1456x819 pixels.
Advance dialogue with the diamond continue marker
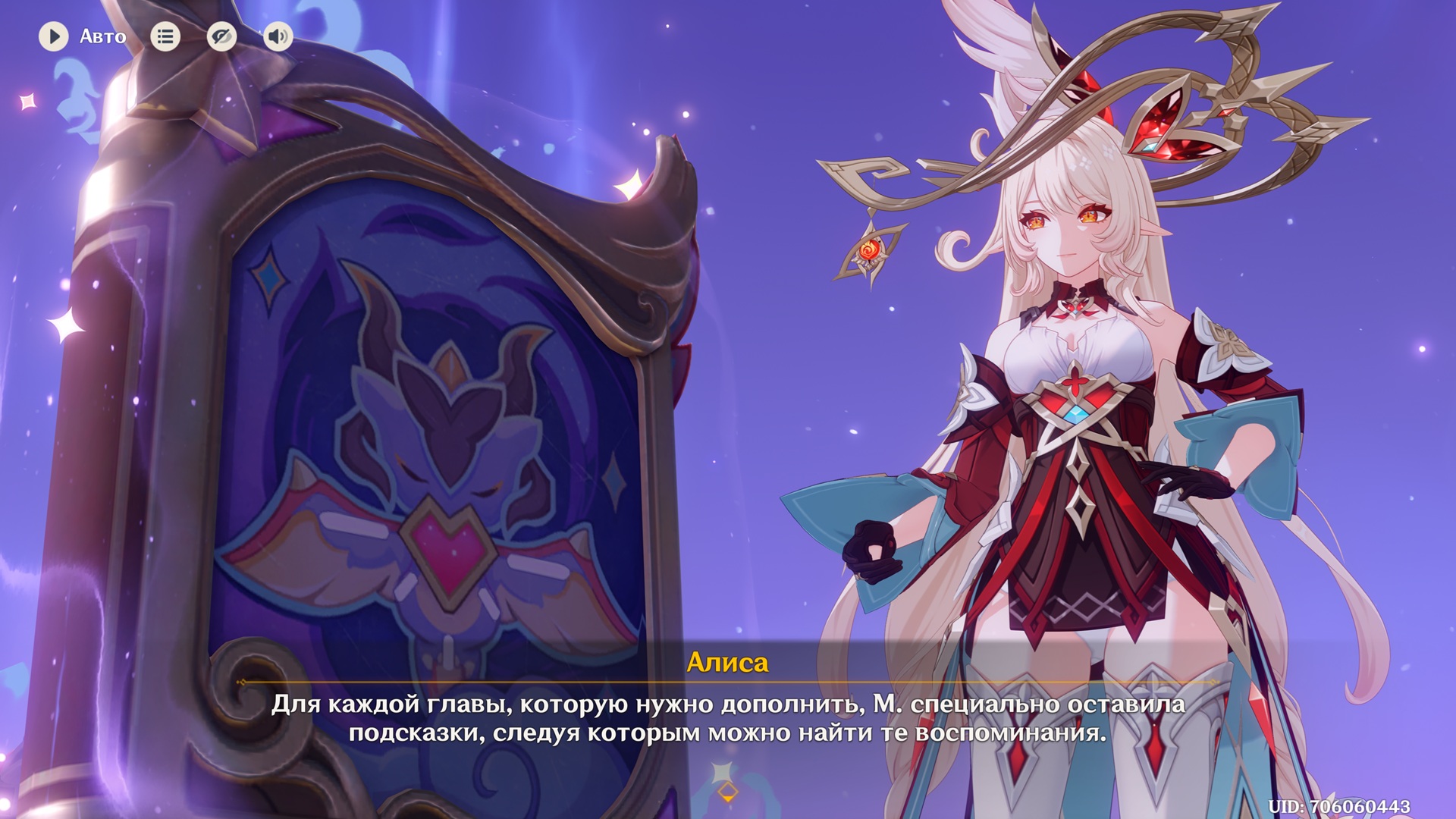[x=727, y=792]
